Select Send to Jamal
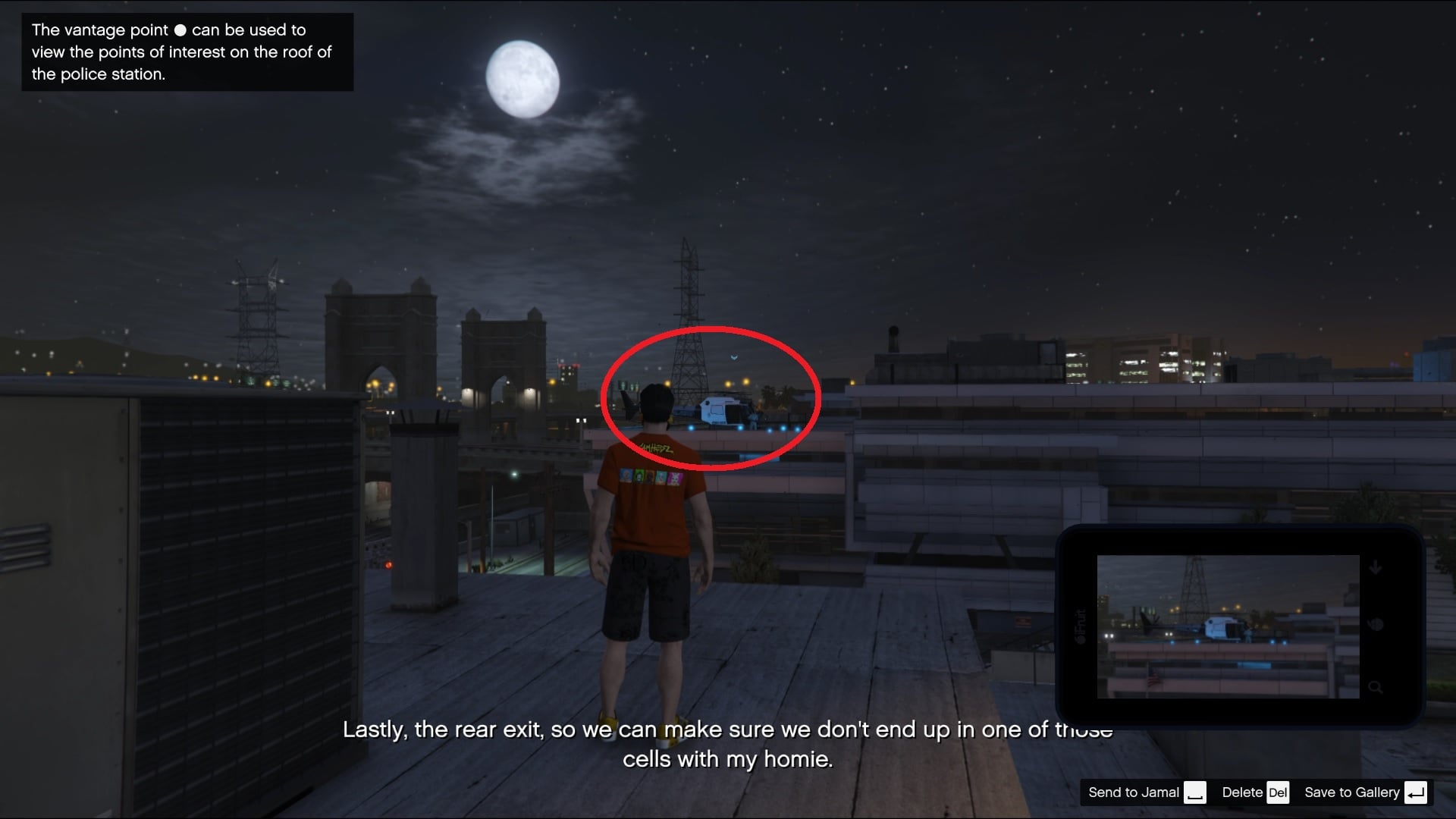 pos(1134,792)
